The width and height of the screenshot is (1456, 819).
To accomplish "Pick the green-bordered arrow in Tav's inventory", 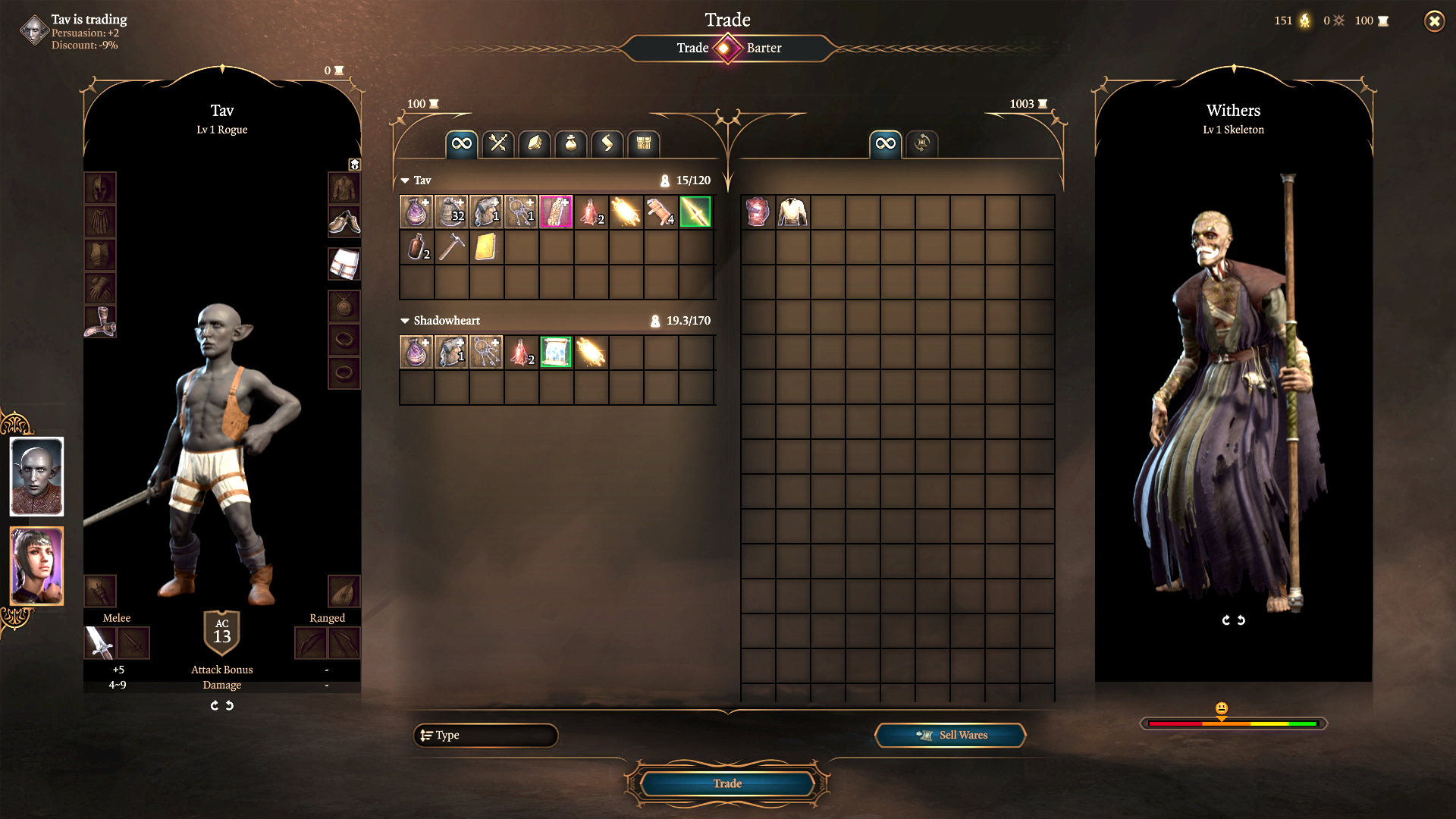I will tap(695, 212).
